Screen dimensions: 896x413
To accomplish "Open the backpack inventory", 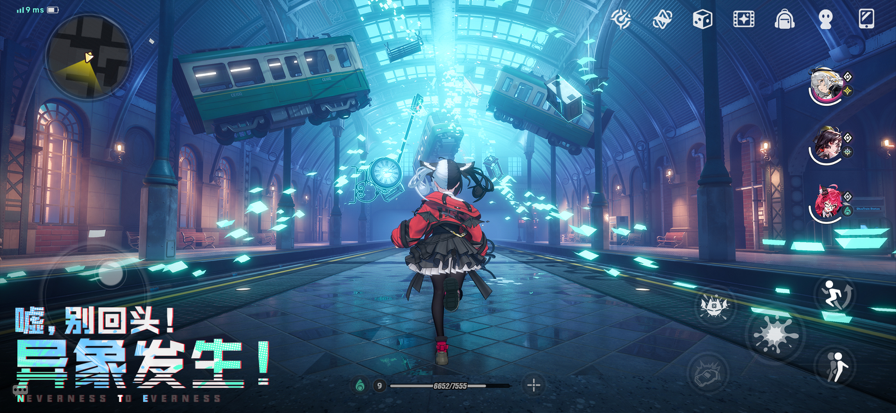I will pyautogui.click(x=785, y=19).
